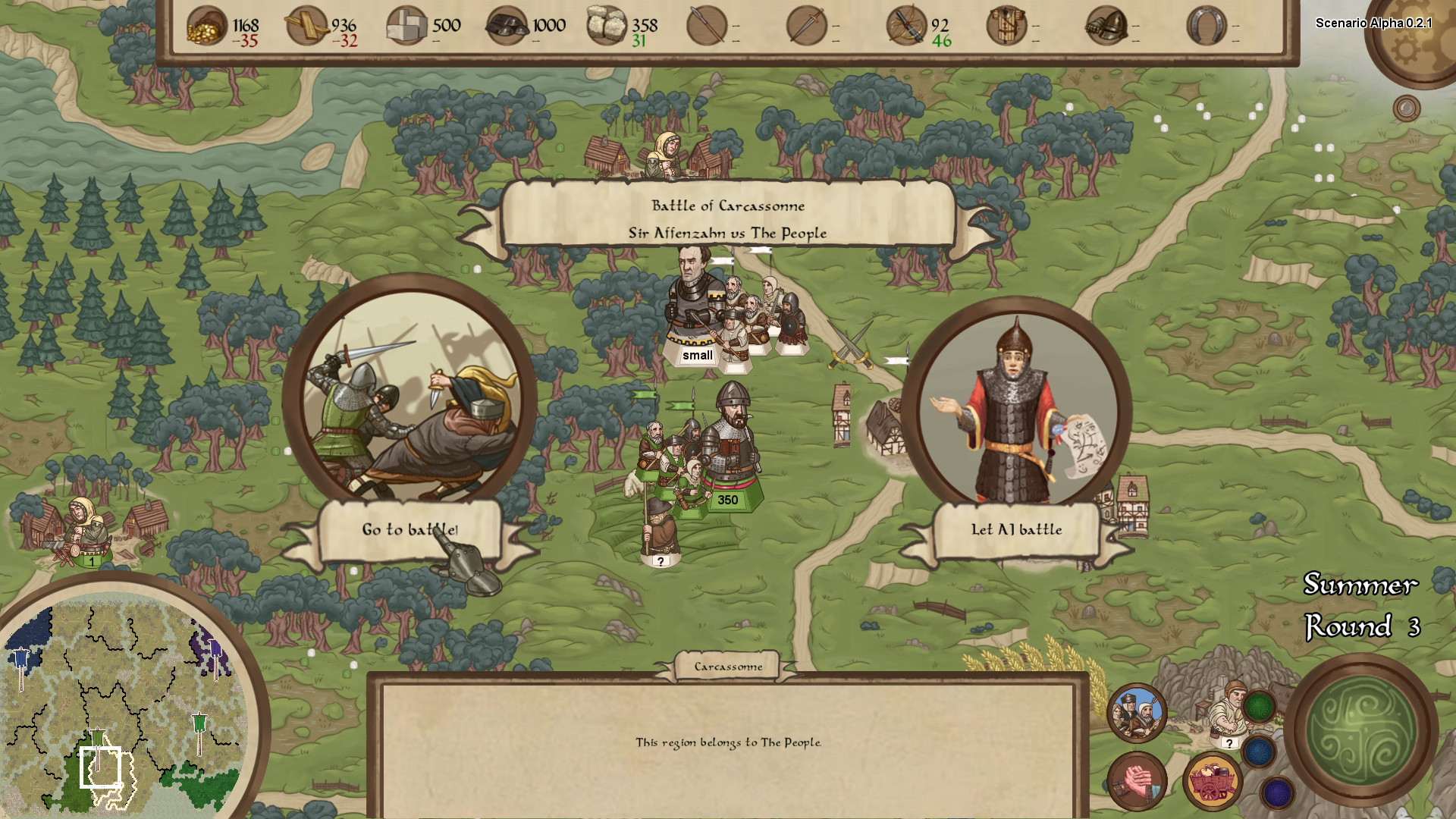Click the large green spiral orb
1456x819 pixels.
tap(1361, 730)
